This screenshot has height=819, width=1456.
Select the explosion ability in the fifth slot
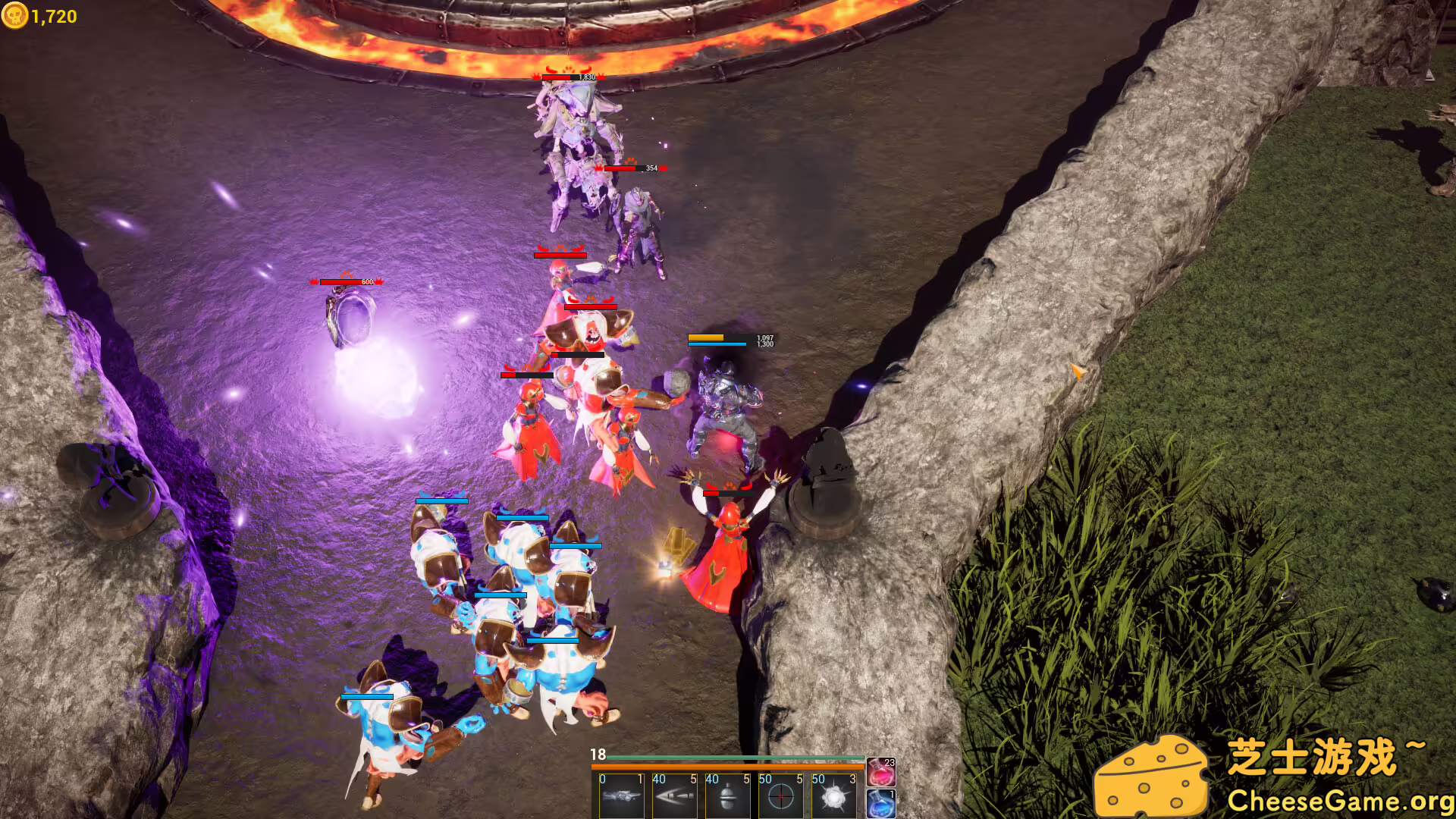834,796
